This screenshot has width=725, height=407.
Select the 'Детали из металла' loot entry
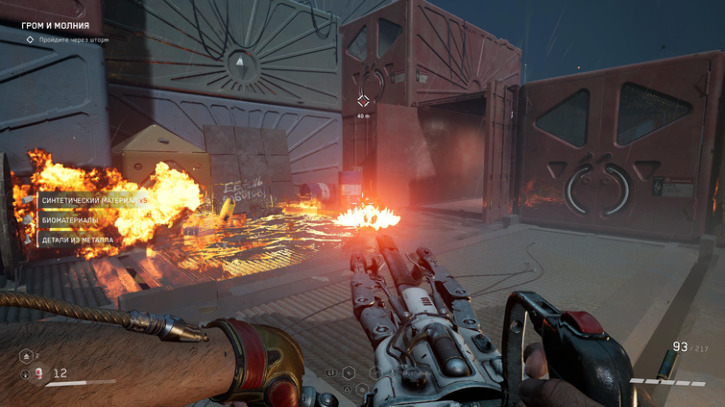(x=77, y=240)
